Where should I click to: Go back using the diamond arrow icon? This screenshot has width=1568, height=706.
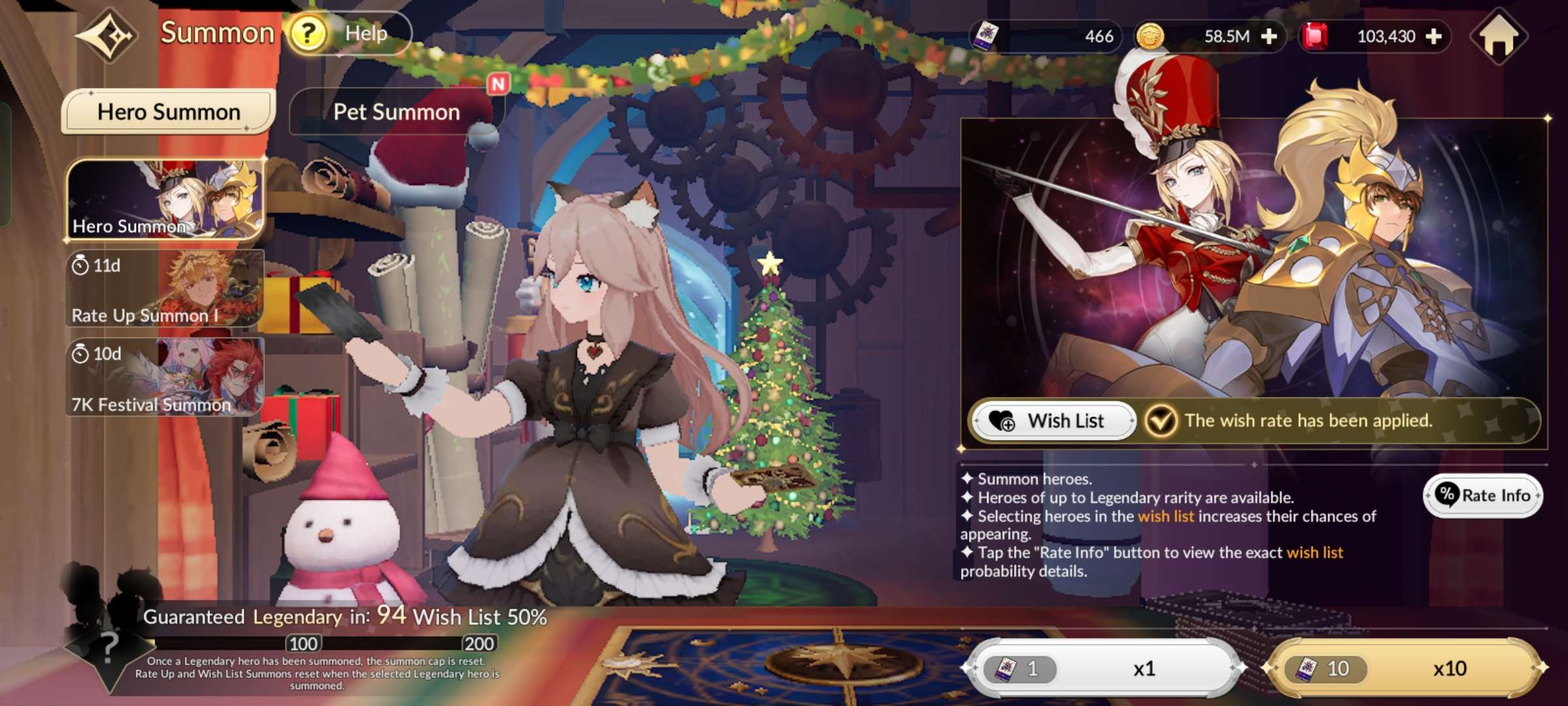pos(107,35)
